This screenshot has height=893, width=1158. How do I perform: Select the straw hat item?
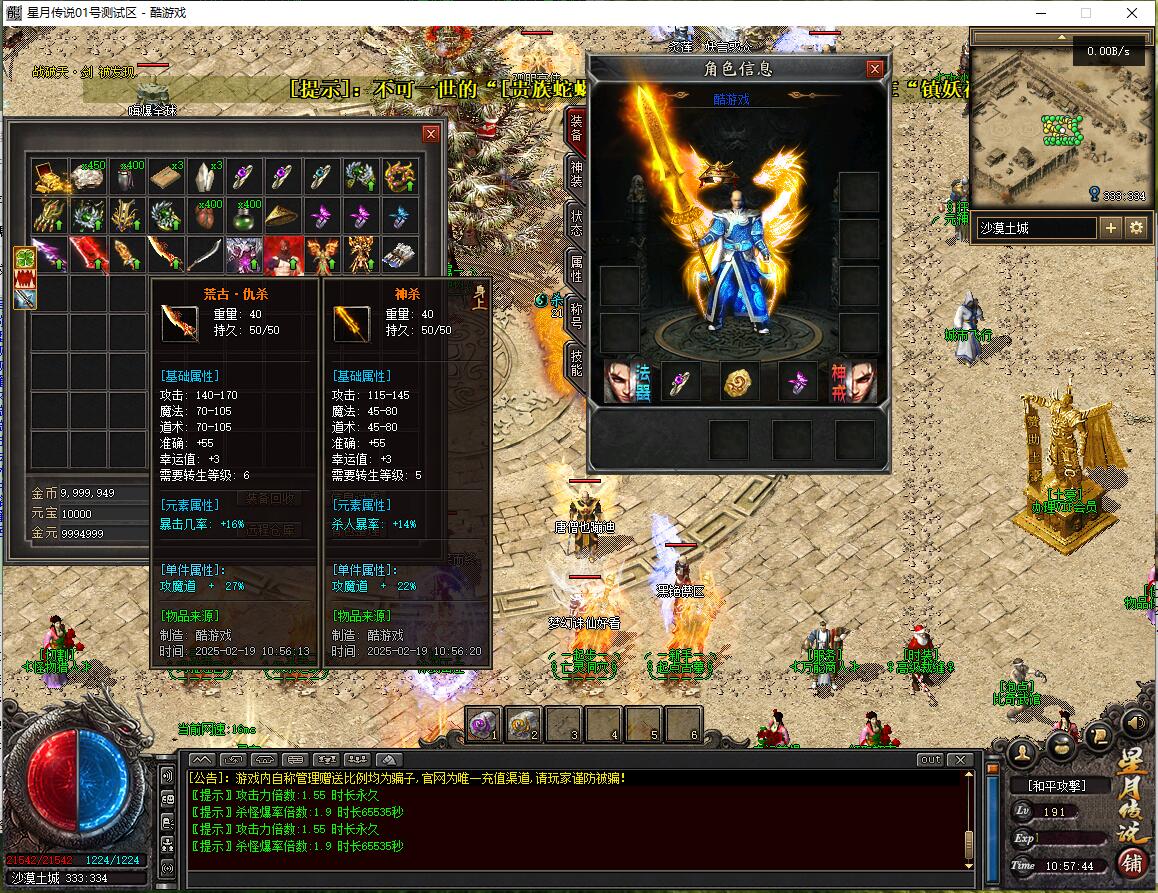(x=284, y=215)
